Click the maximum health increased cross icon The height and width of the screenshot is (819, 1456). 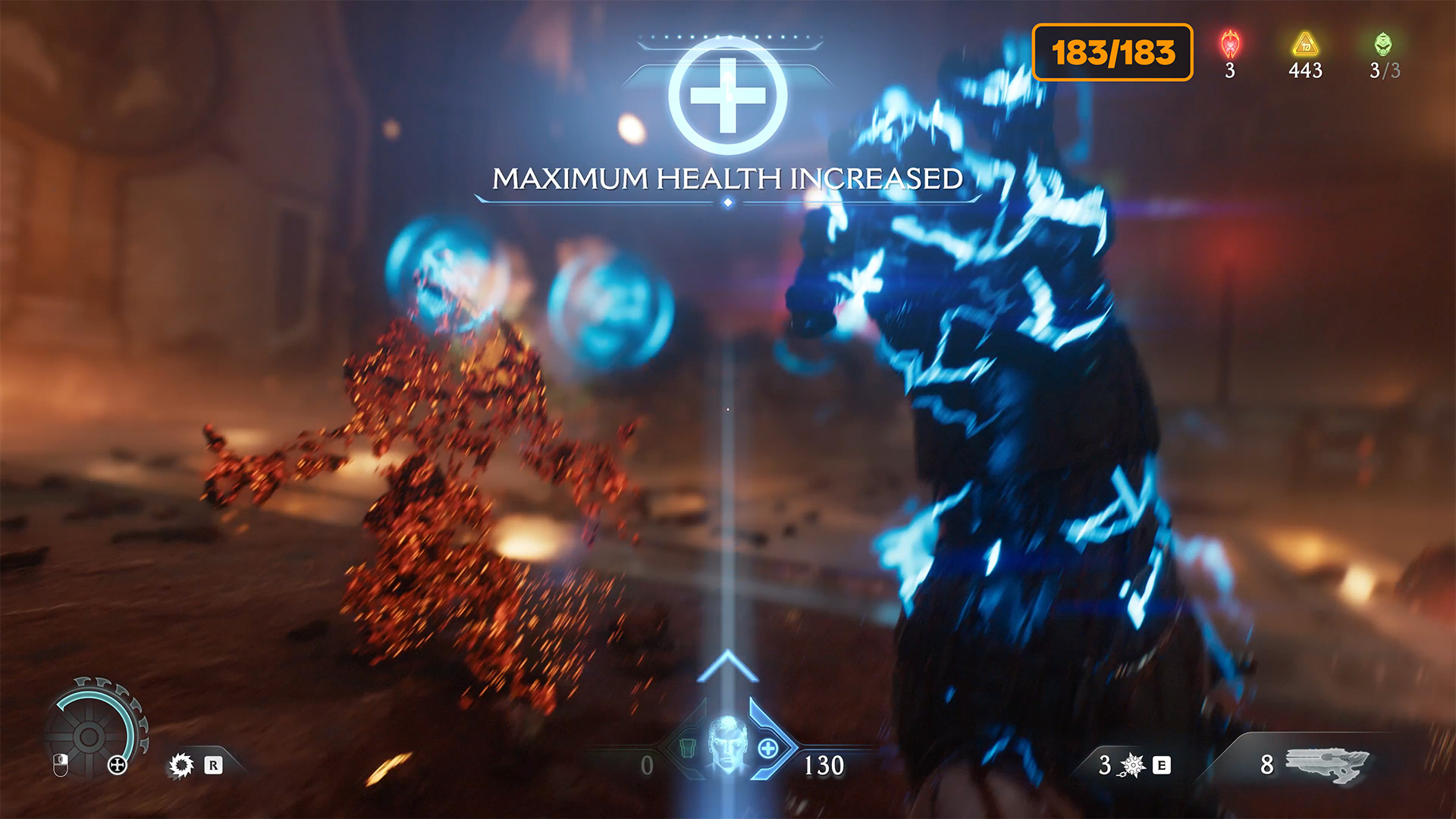pos(727,96)
